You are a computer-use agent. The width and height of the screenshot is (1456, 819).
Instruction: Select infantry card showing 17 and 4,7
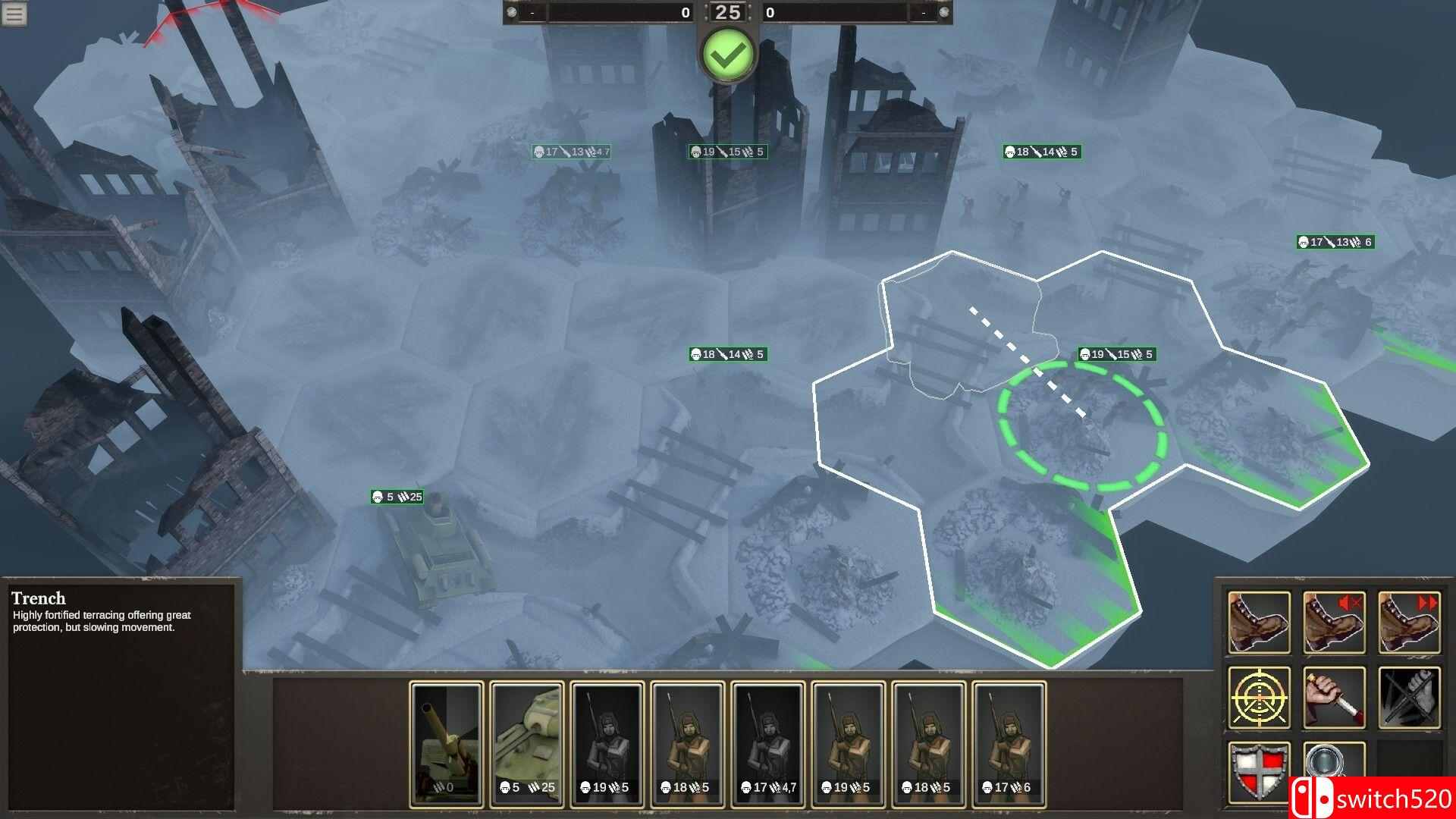click(x=768, y=743)
